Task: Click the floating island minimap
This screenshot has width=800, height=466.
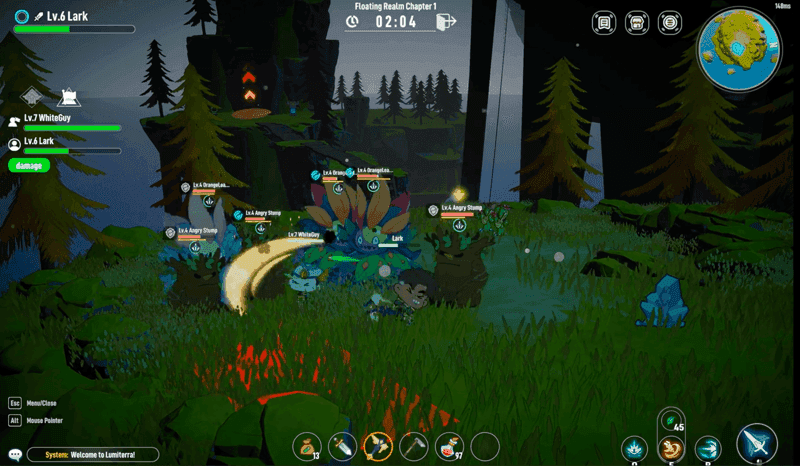Action: click(739, 48)
